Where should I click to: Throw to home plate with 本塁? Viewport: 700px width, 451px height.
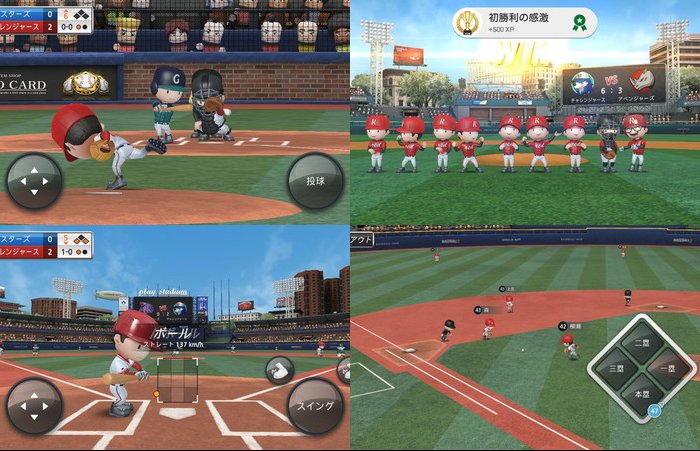click(641, 395)
